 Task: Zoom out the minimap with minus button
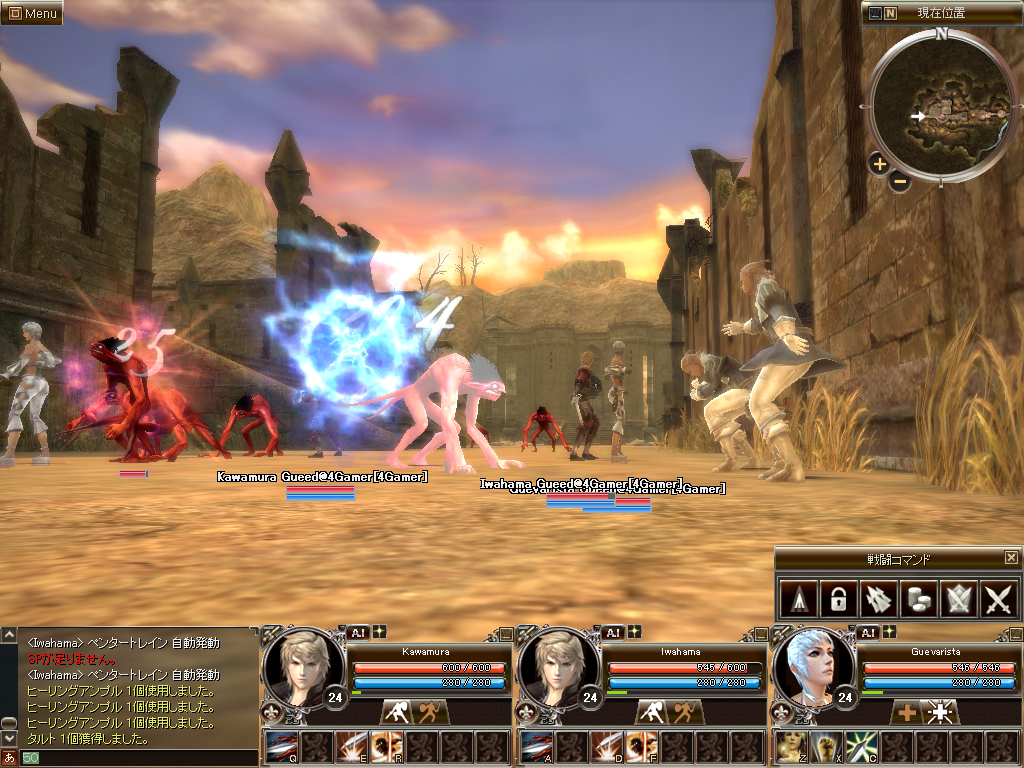899,182
